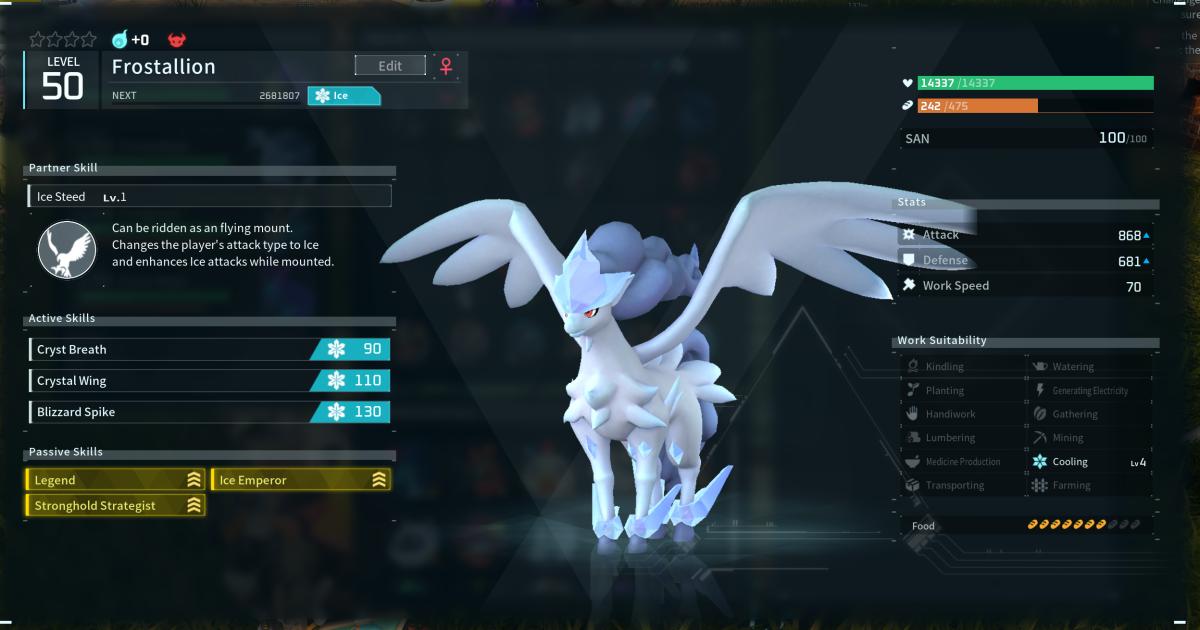This screenshot has height=630, width=1200.
Task: Click the Cooling work suitability entry
Action: 1088,462
